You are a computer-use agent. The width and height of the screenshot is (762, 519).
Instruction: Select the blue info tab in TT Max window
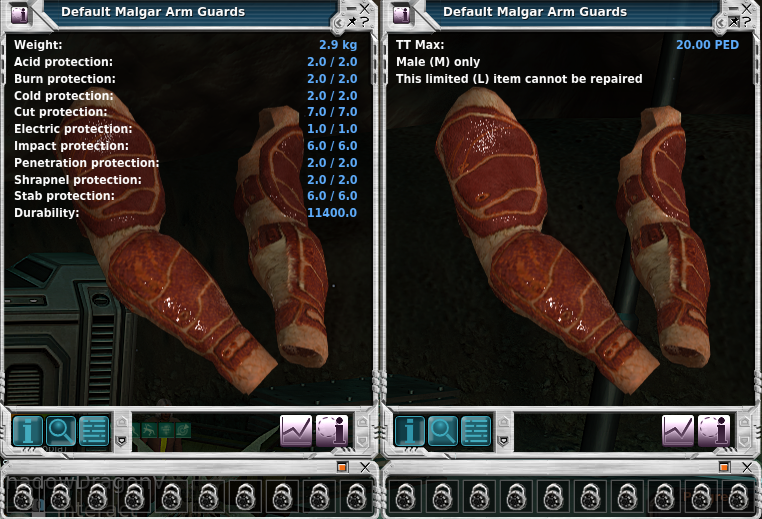point(410,431)
